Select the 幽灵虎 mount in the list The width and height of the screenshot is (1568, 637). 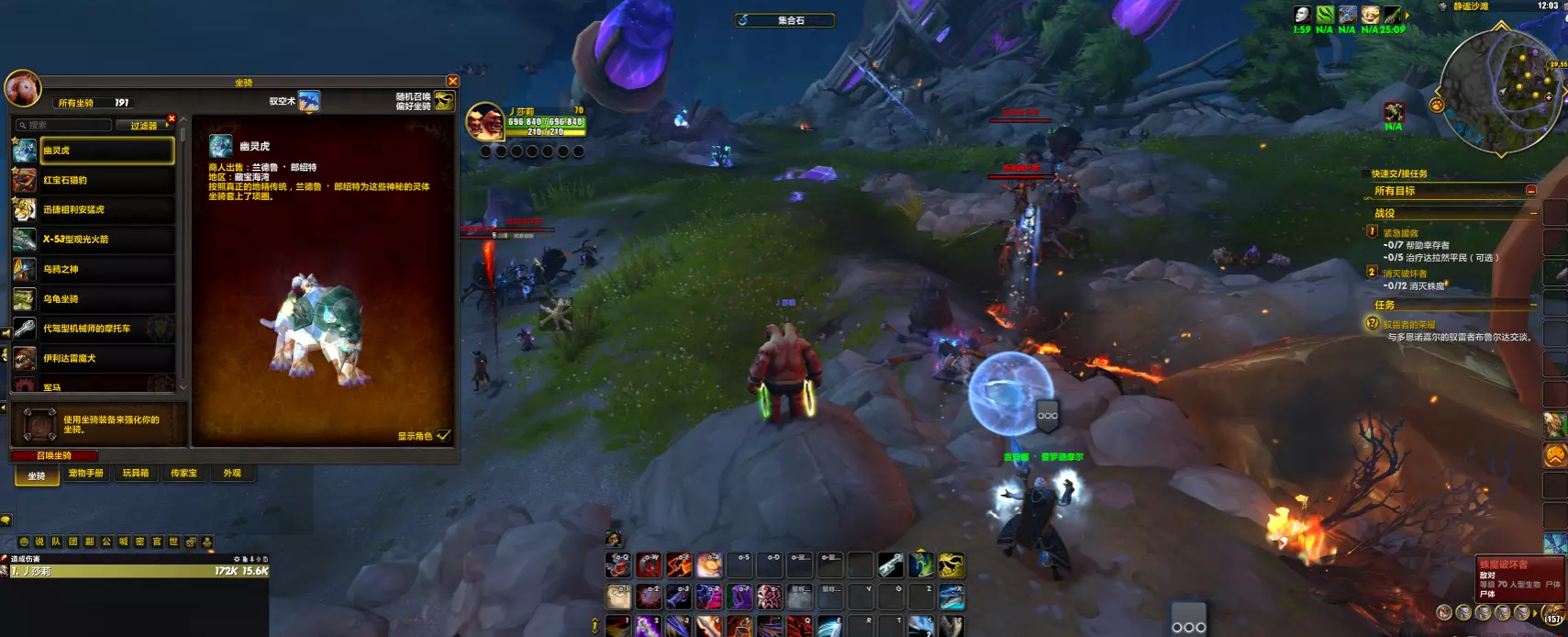[106, 151]
